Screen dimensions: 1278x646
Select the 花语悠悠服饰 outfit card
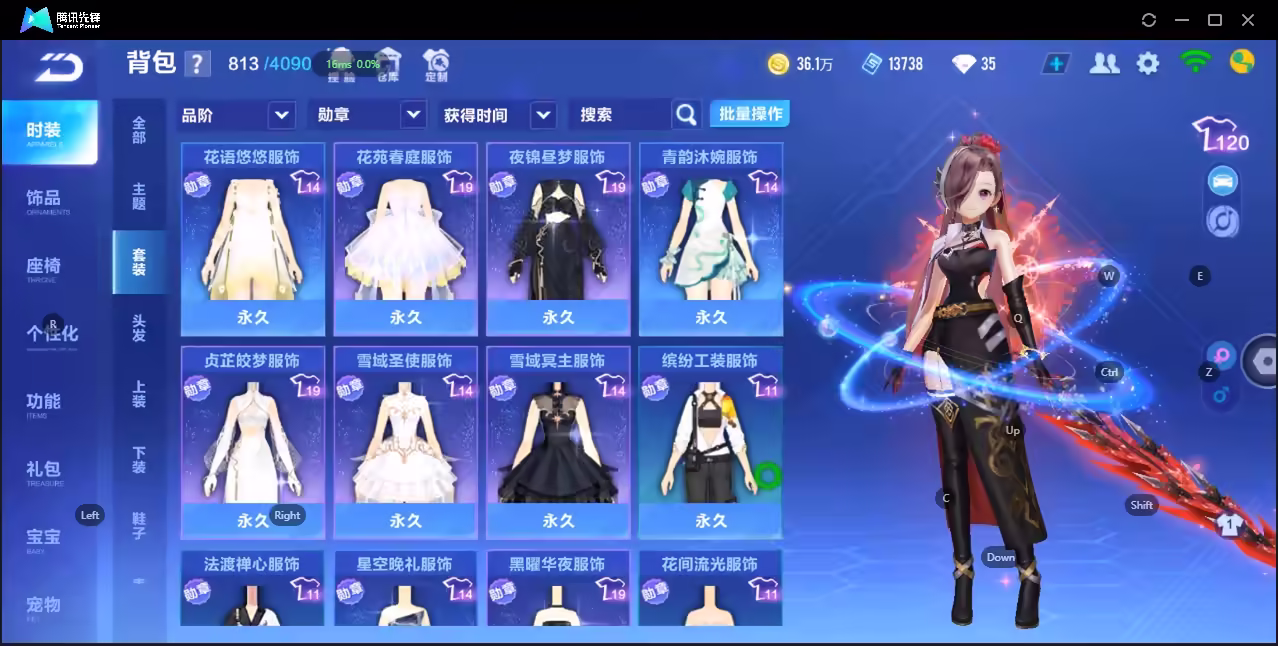(x=253, y=239)
